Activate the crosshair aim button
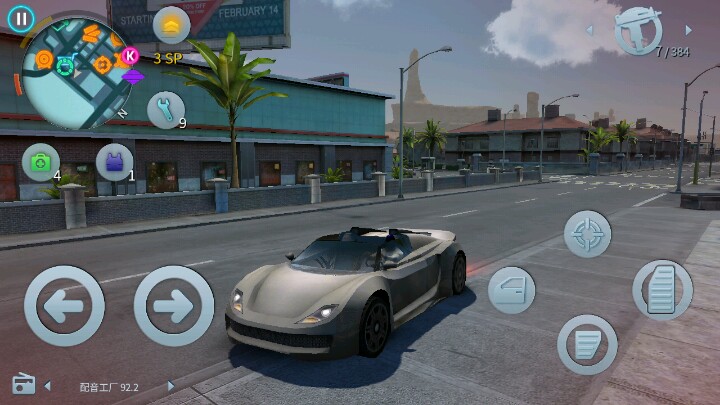 pyautogui.click(x=587, y=234)
